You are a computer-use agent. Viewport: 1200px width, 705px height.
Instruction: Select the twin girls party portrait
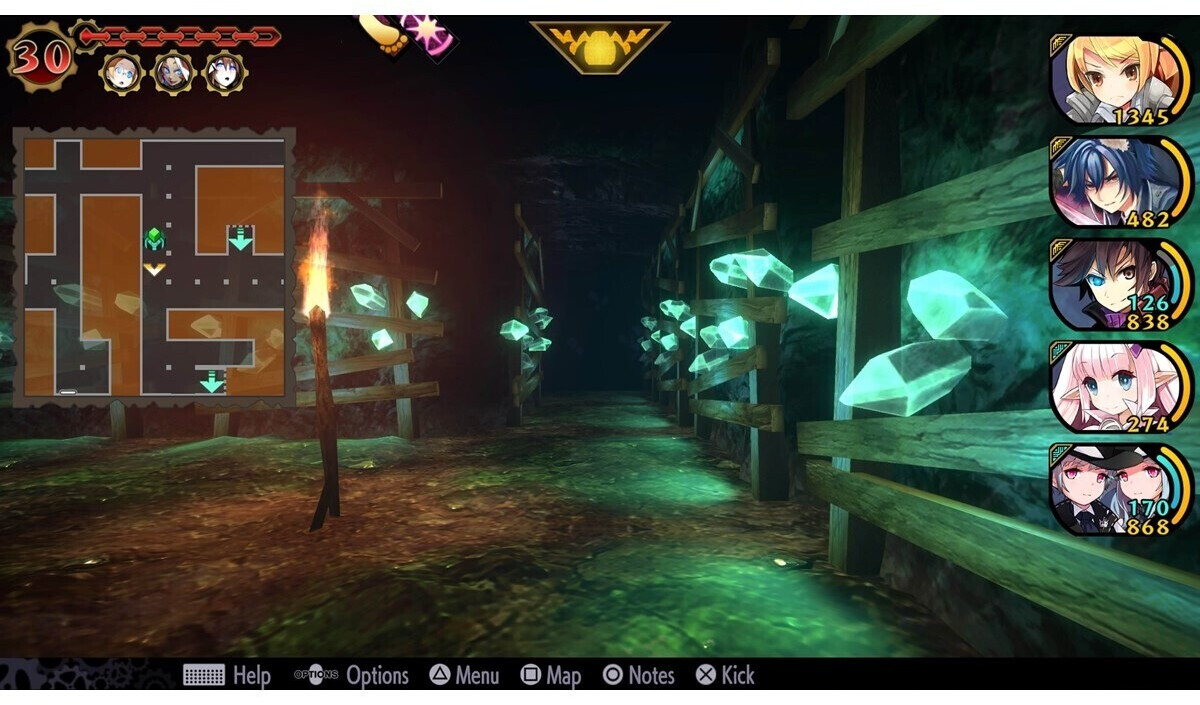tap(1119, 490)
